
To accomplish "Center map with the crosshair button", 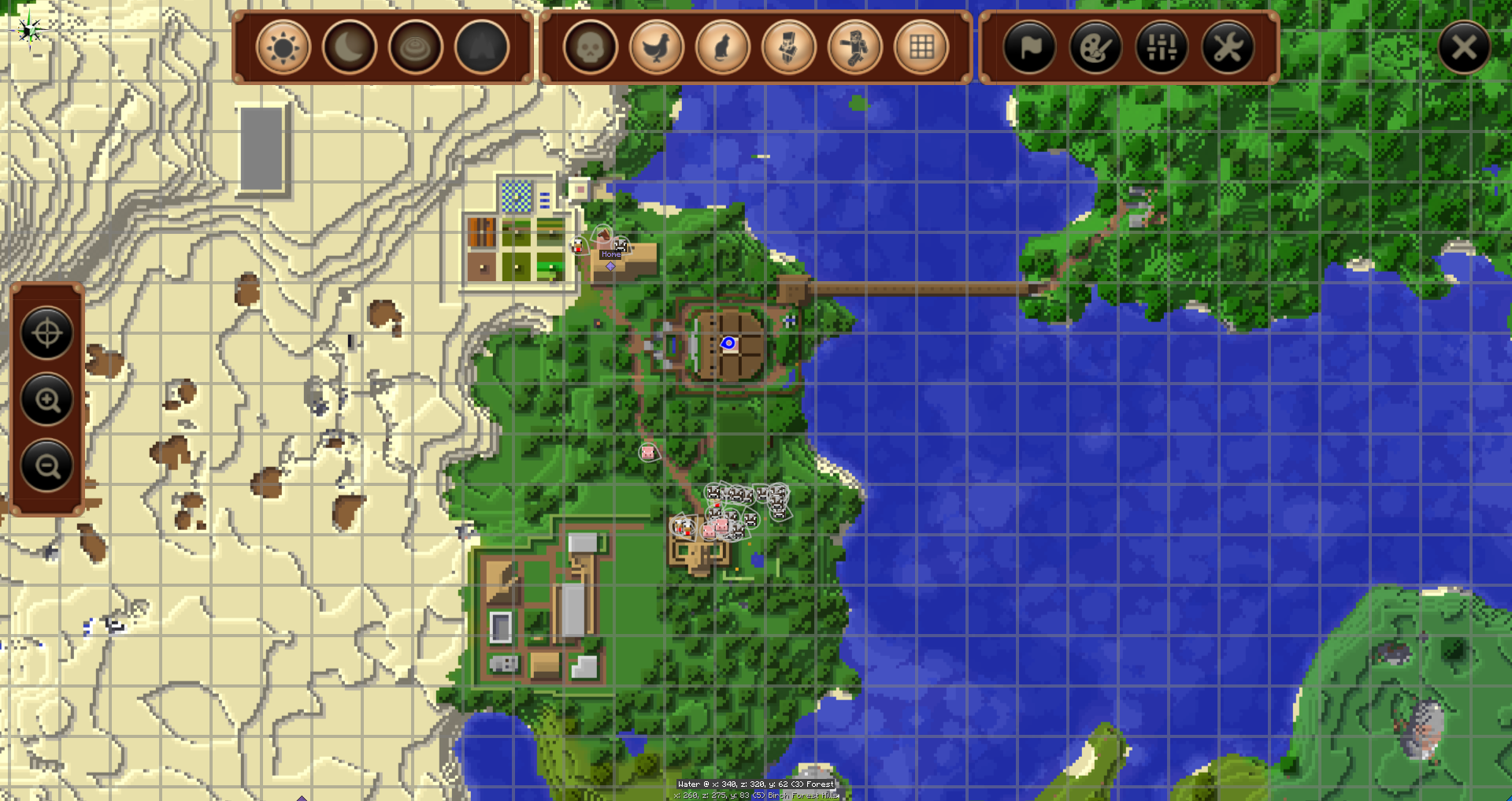I will click(x=47, y=333).
